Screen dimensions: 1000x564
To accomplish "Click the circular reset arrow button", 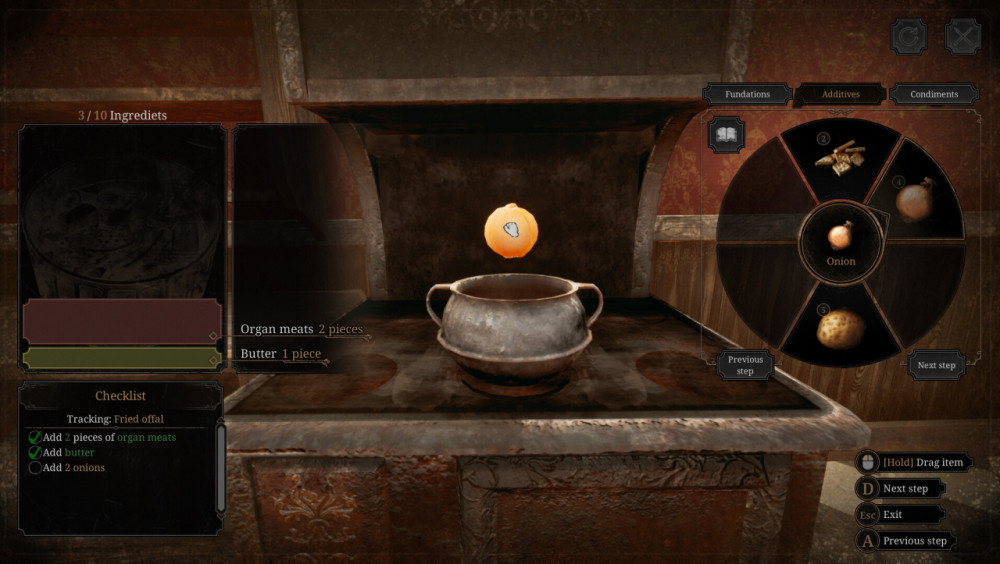I will tap(909, 37).
